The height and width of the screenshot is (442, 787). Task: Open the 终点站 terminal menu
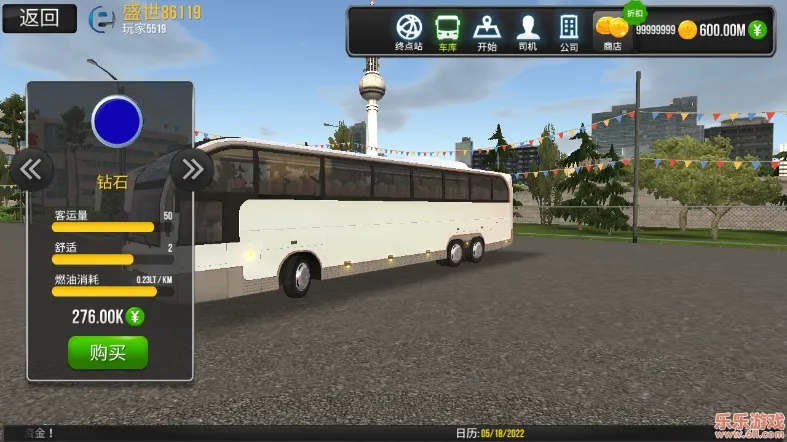point(410,30)
